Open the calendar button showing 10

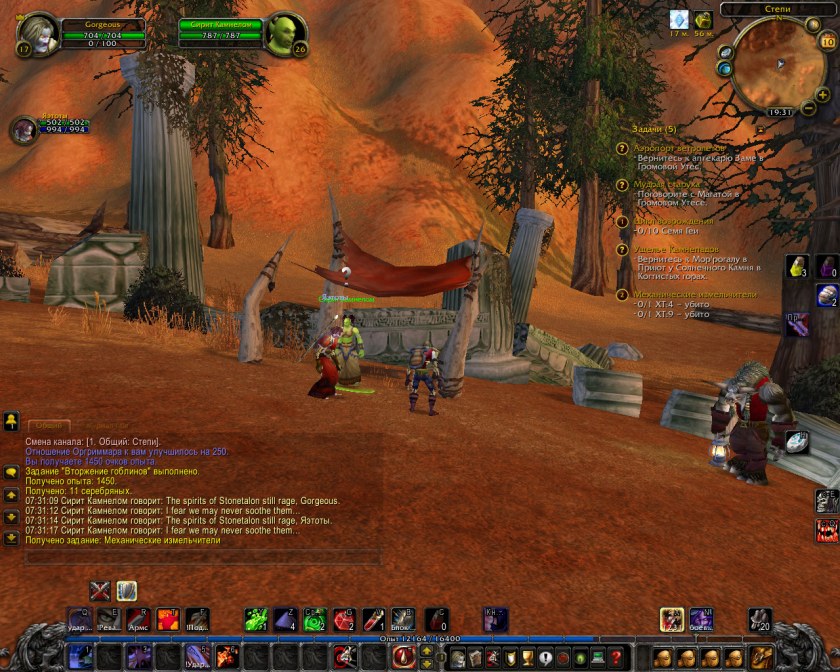827,41
